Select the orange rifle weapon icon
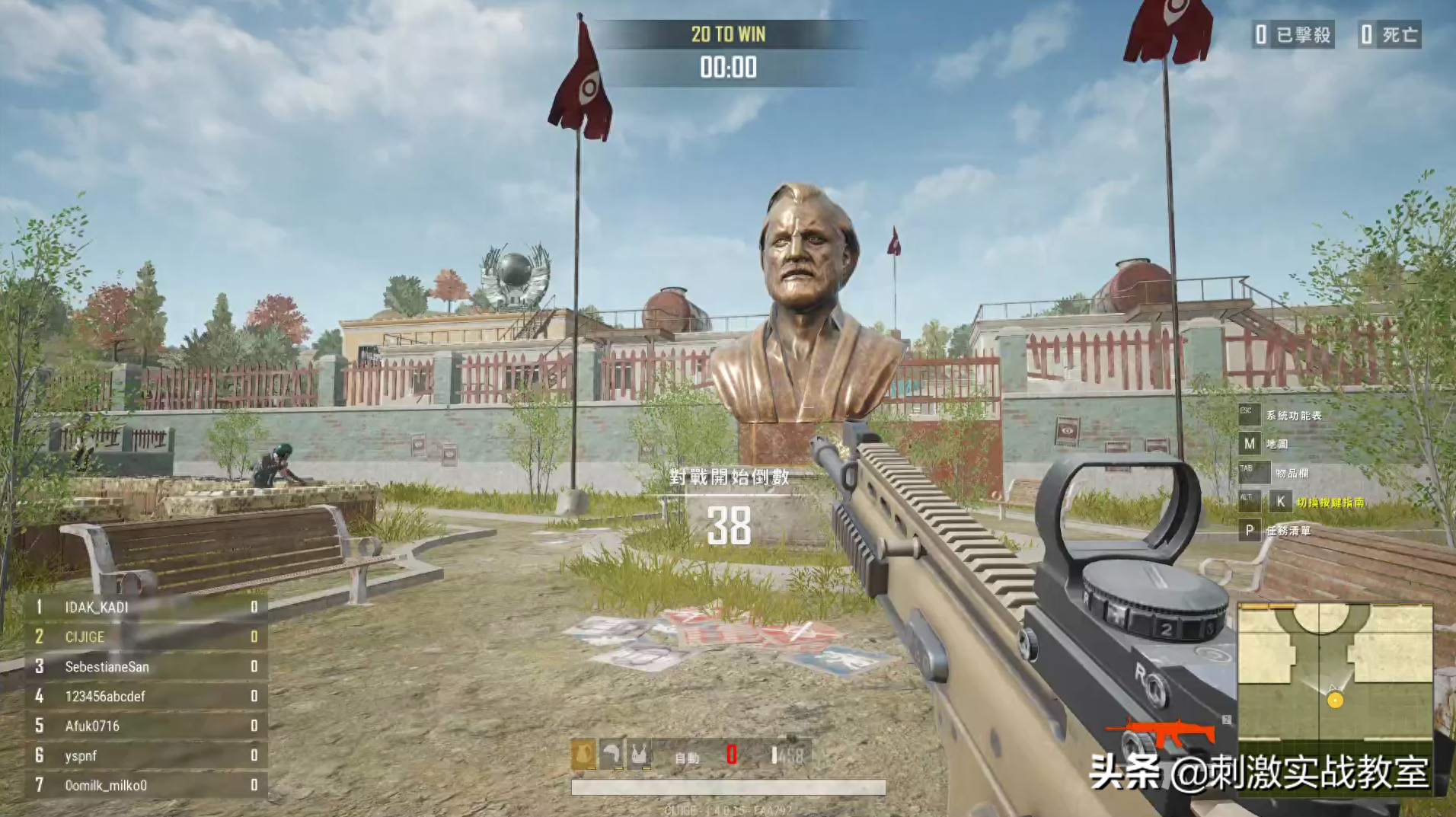The width and height of the screenshot is (1456, 817). (1162, 732)
